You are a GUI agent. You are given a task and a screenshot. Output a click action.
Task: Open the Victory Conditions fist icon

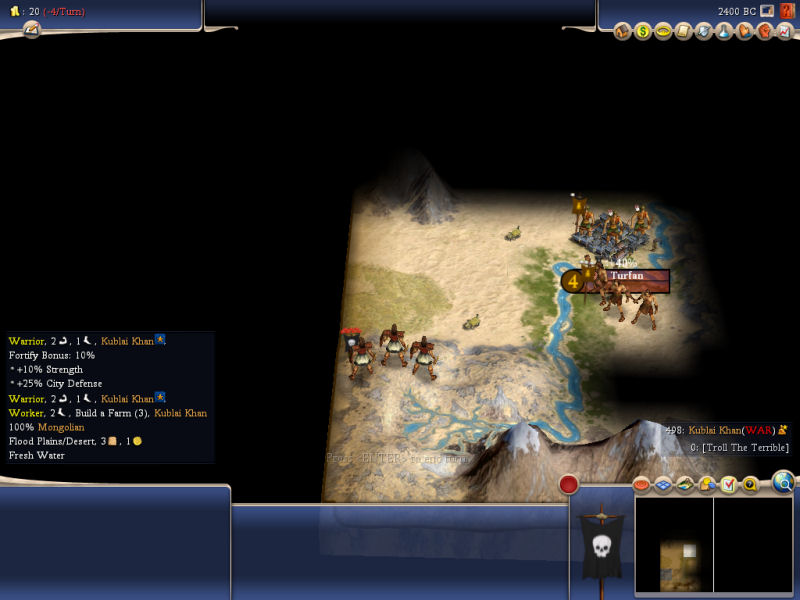coord(764,32)
